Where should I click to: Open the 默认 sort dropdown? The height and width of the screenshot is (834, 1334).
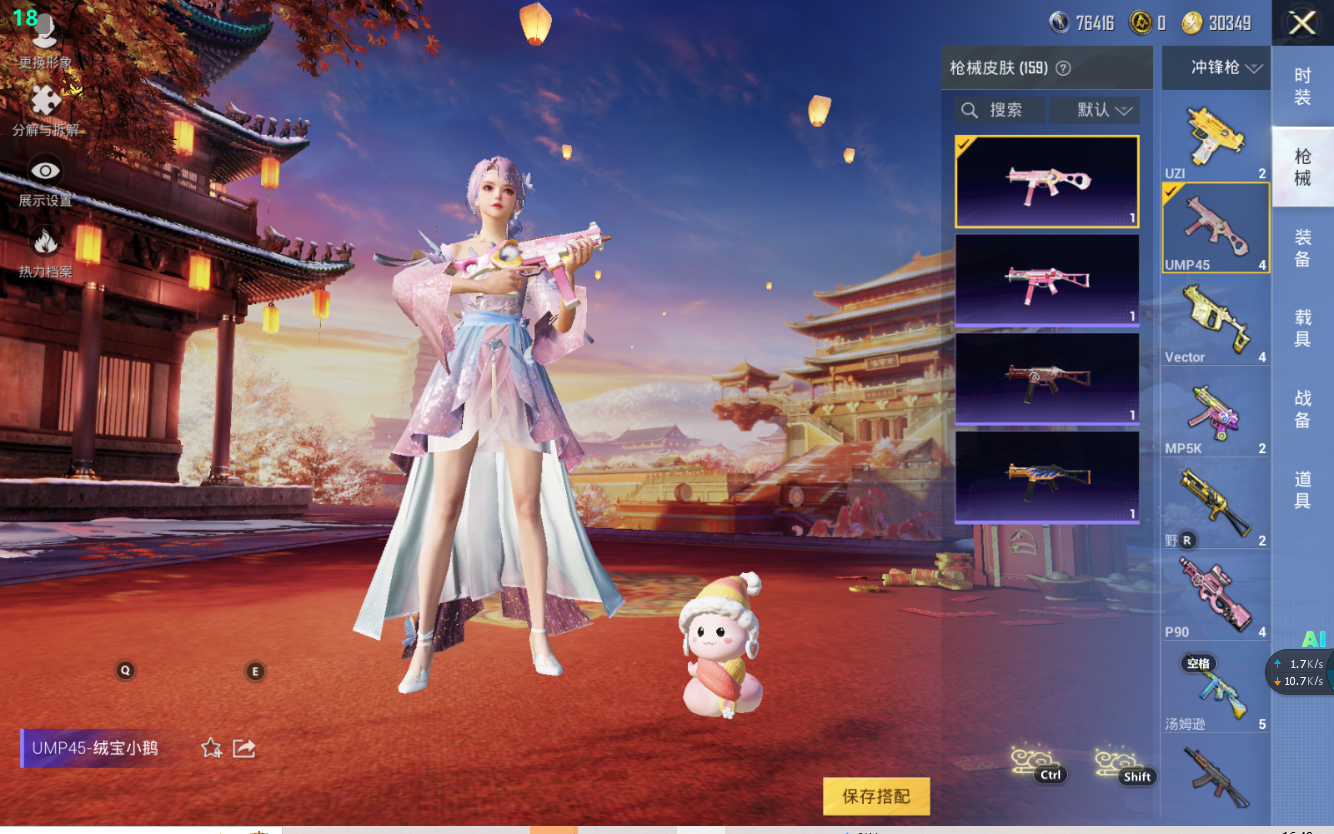coord(1104,110)
